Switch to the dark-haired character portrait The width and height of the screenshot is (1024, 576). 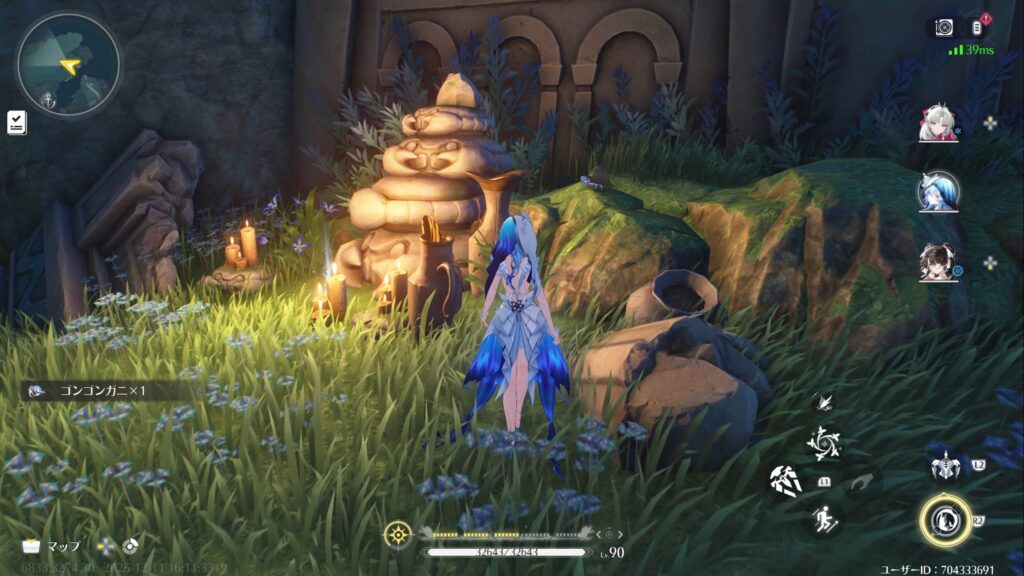937,262
